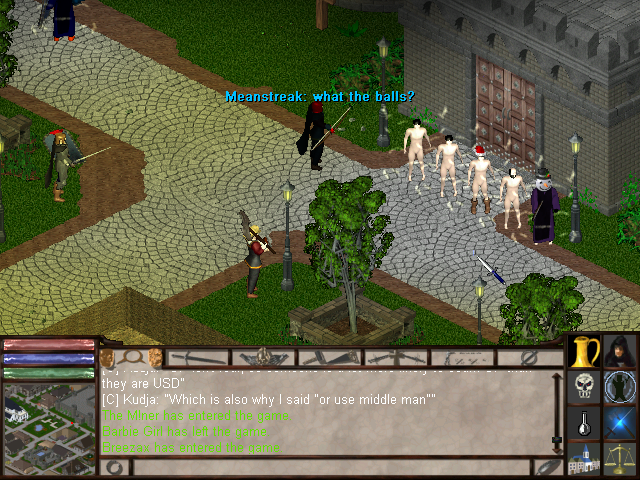Click the green figure silhouette icon
Image resolution: width=640 pixels, height=480 pixels.
(x=621, y=387)
